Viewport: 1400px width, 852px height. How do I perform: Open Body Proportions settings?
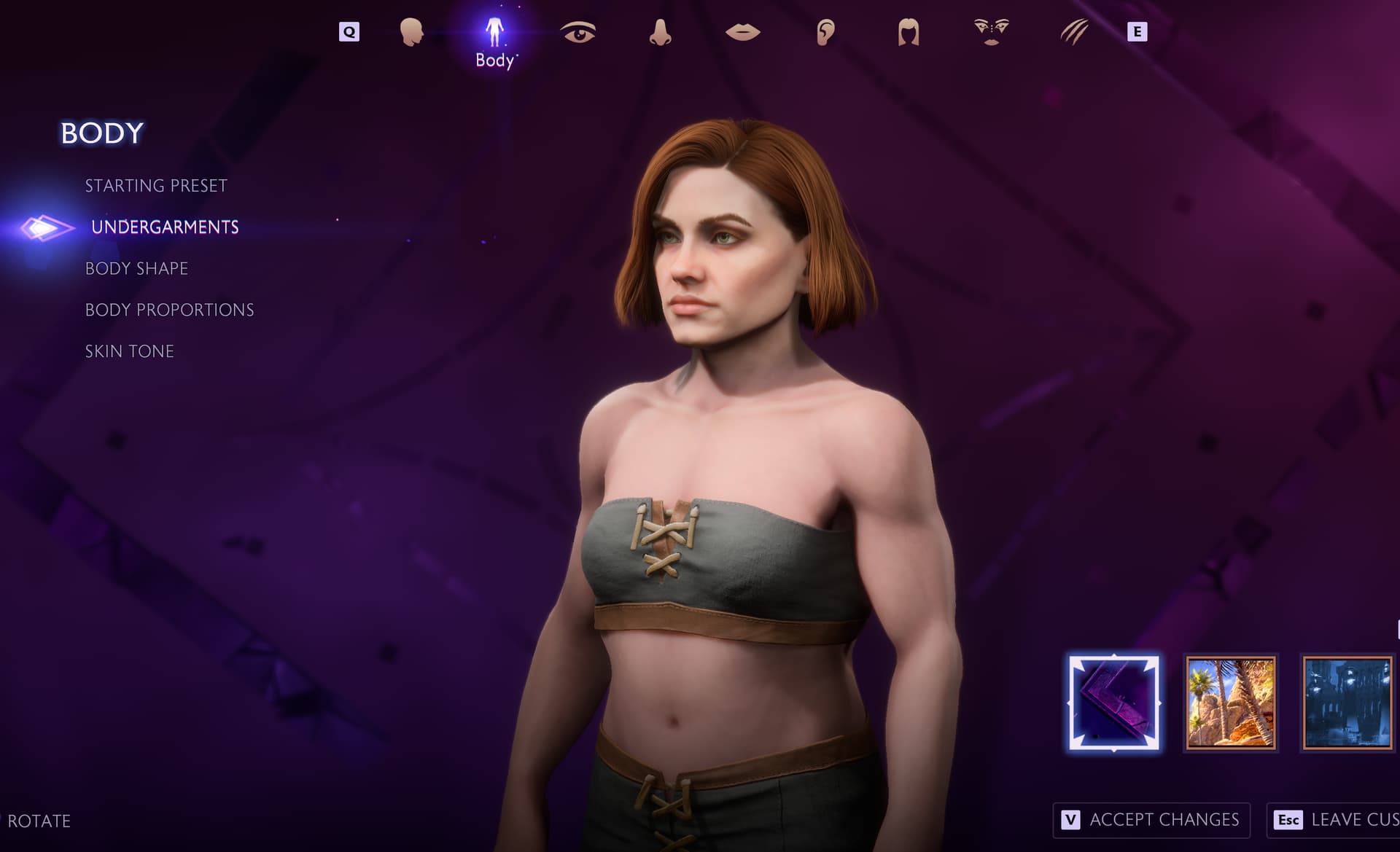(169, 310)
